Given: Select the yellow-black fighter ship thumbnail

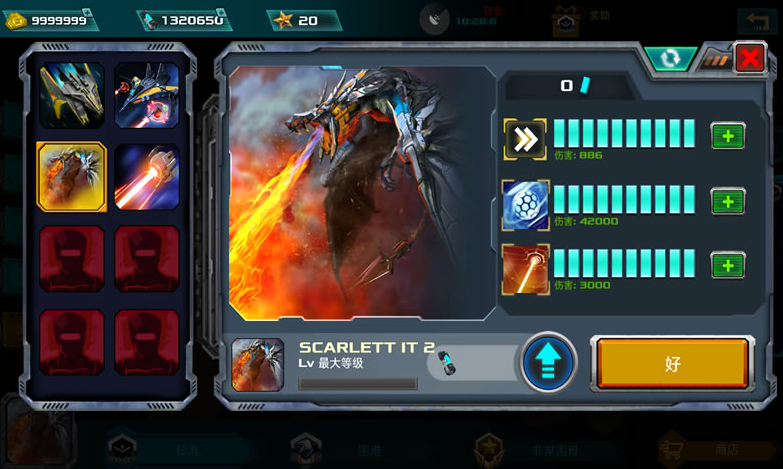Looking at the screenshot, I should pyautogui.click(x=71, y=95).
